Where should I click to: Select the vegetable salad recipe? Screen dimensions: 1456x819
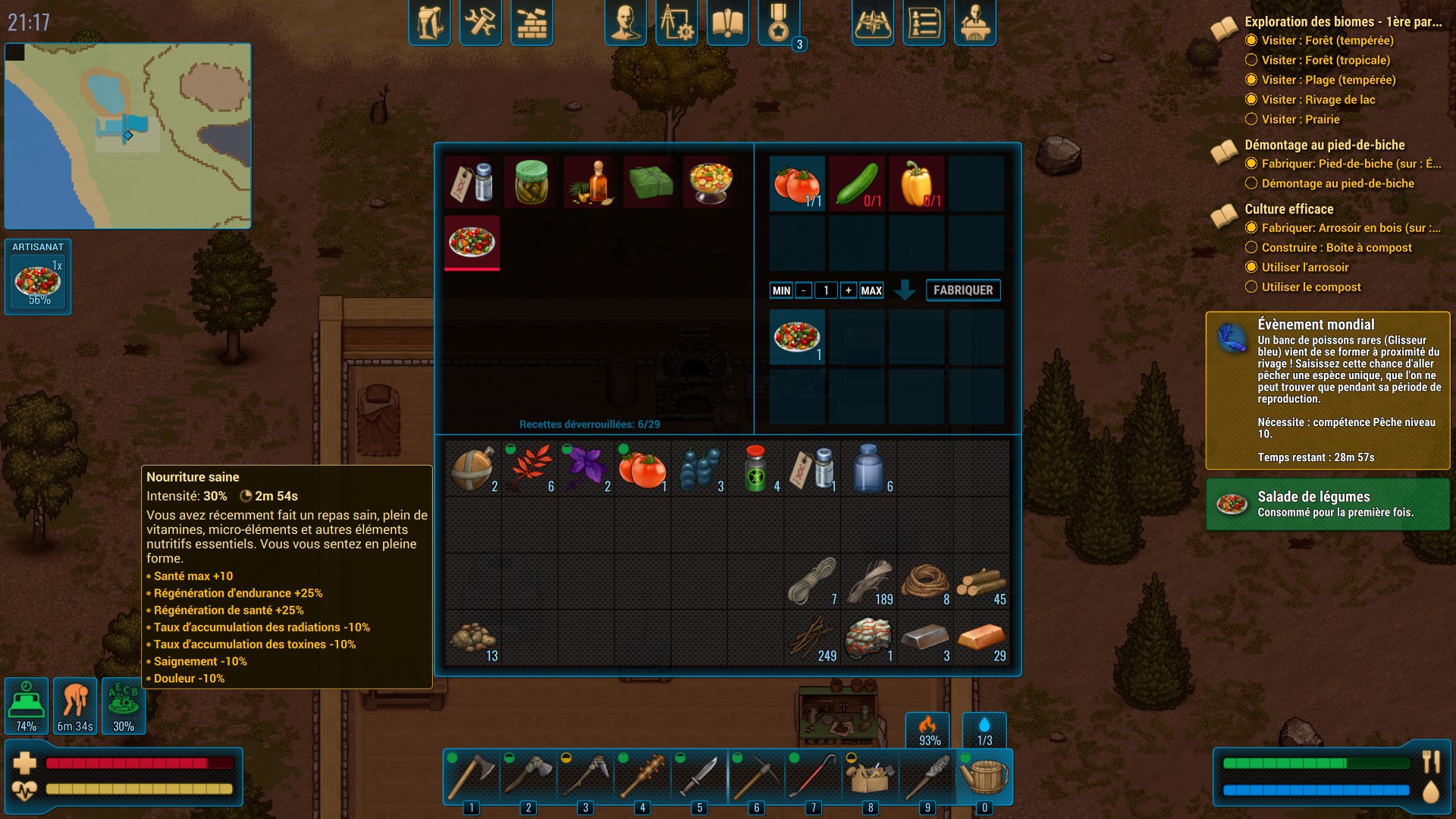point(472,242)
